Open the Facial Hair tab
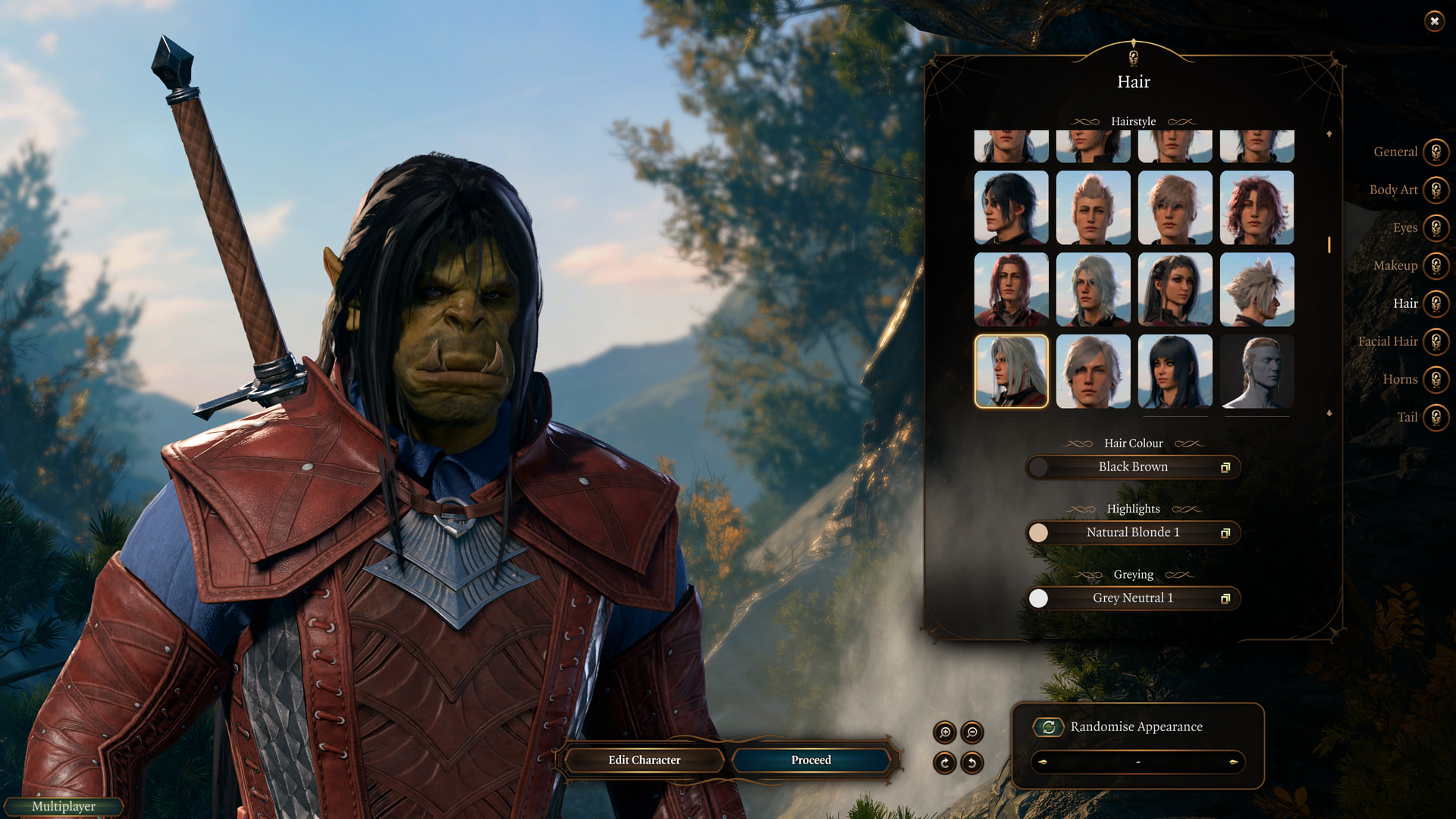The image size is (1456, 819). [1436, 342]
